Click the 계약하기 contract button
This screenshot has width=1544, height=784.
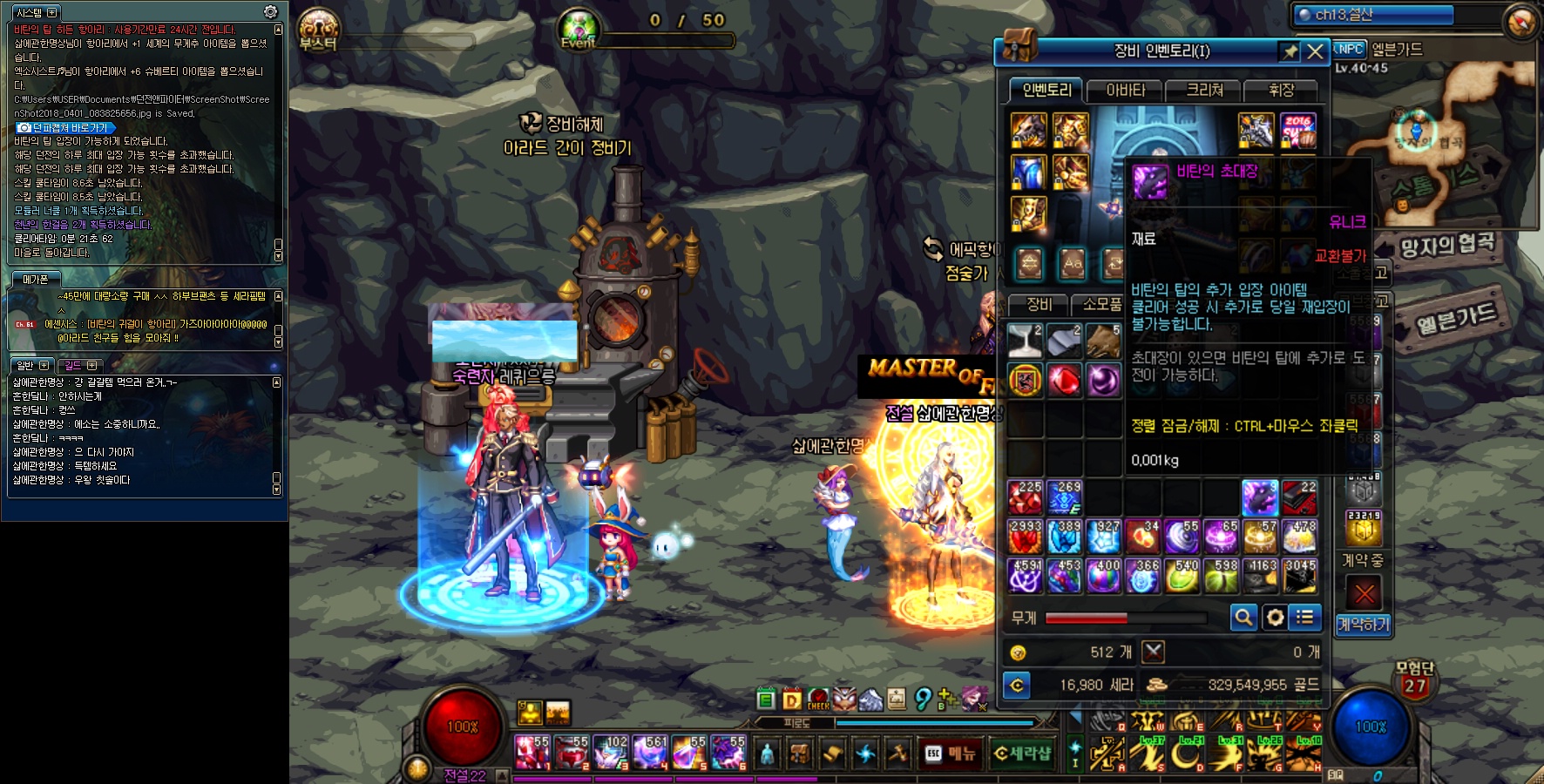click(x=1364, y=624)
